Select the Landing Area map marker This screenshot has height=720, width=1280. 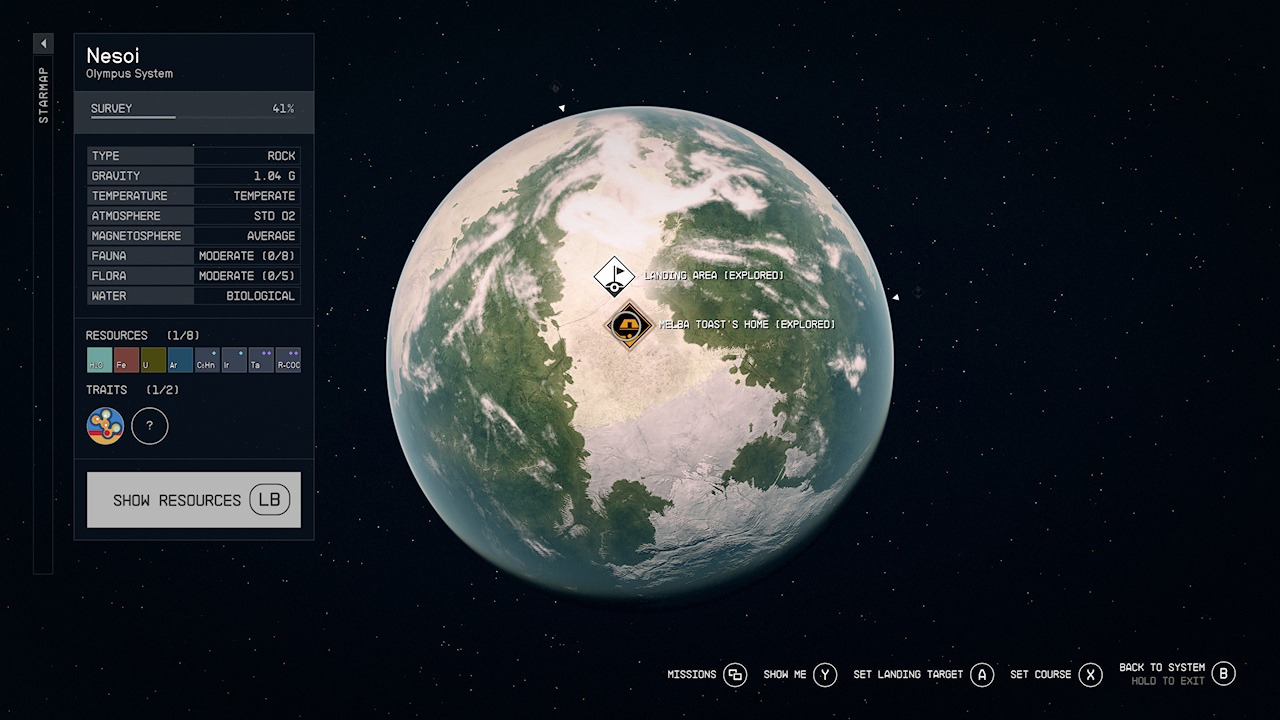tap(614, 276)
